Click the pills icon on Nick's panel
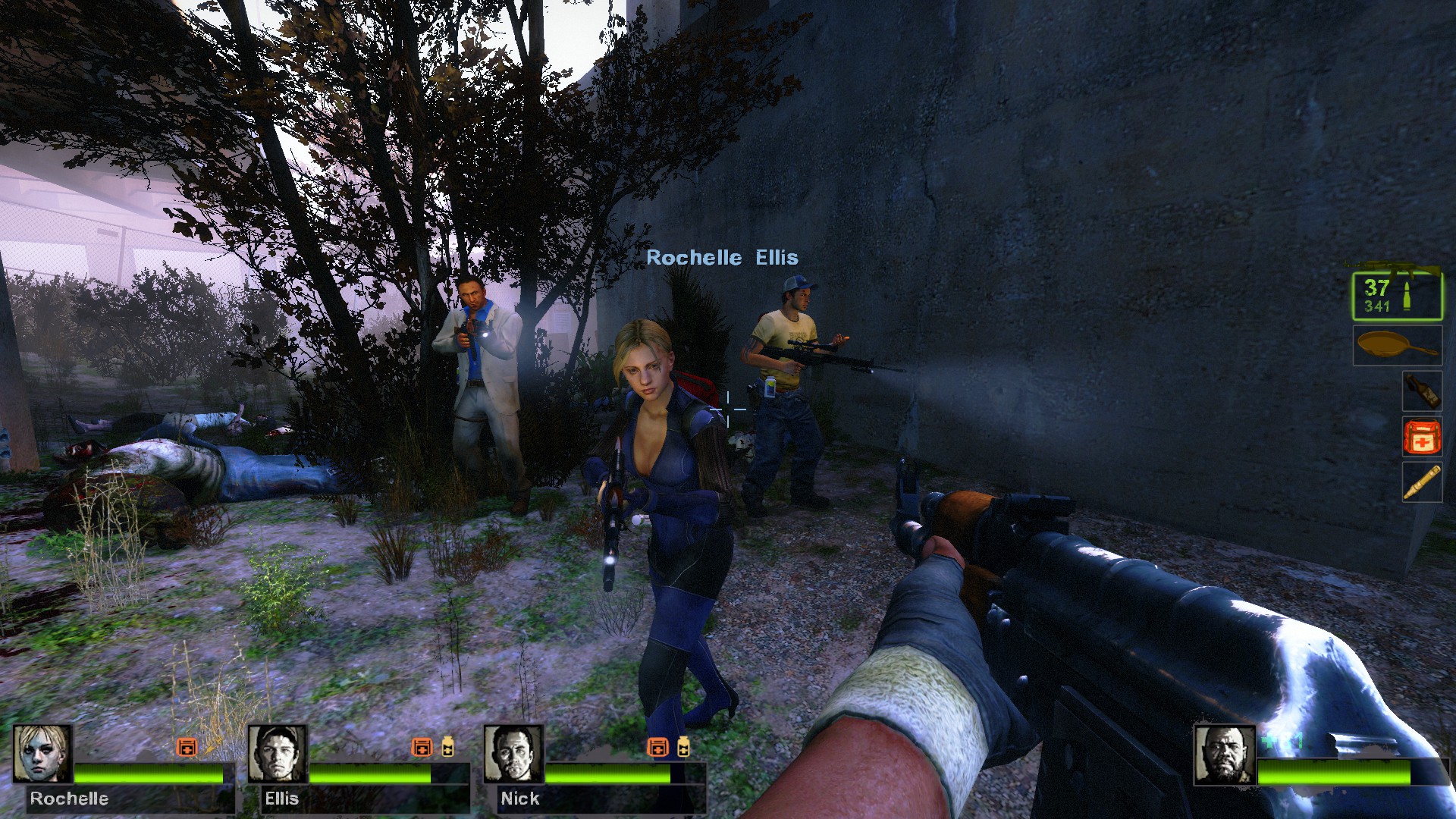1456x819 pixels. [x=683, y=747]
